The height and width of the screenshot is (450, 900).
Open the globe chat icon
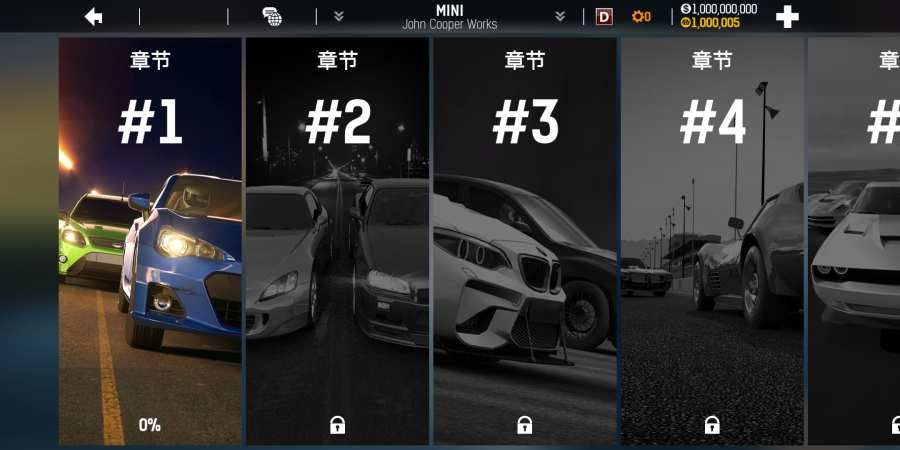pyautogui.click(x=272, y=16)
